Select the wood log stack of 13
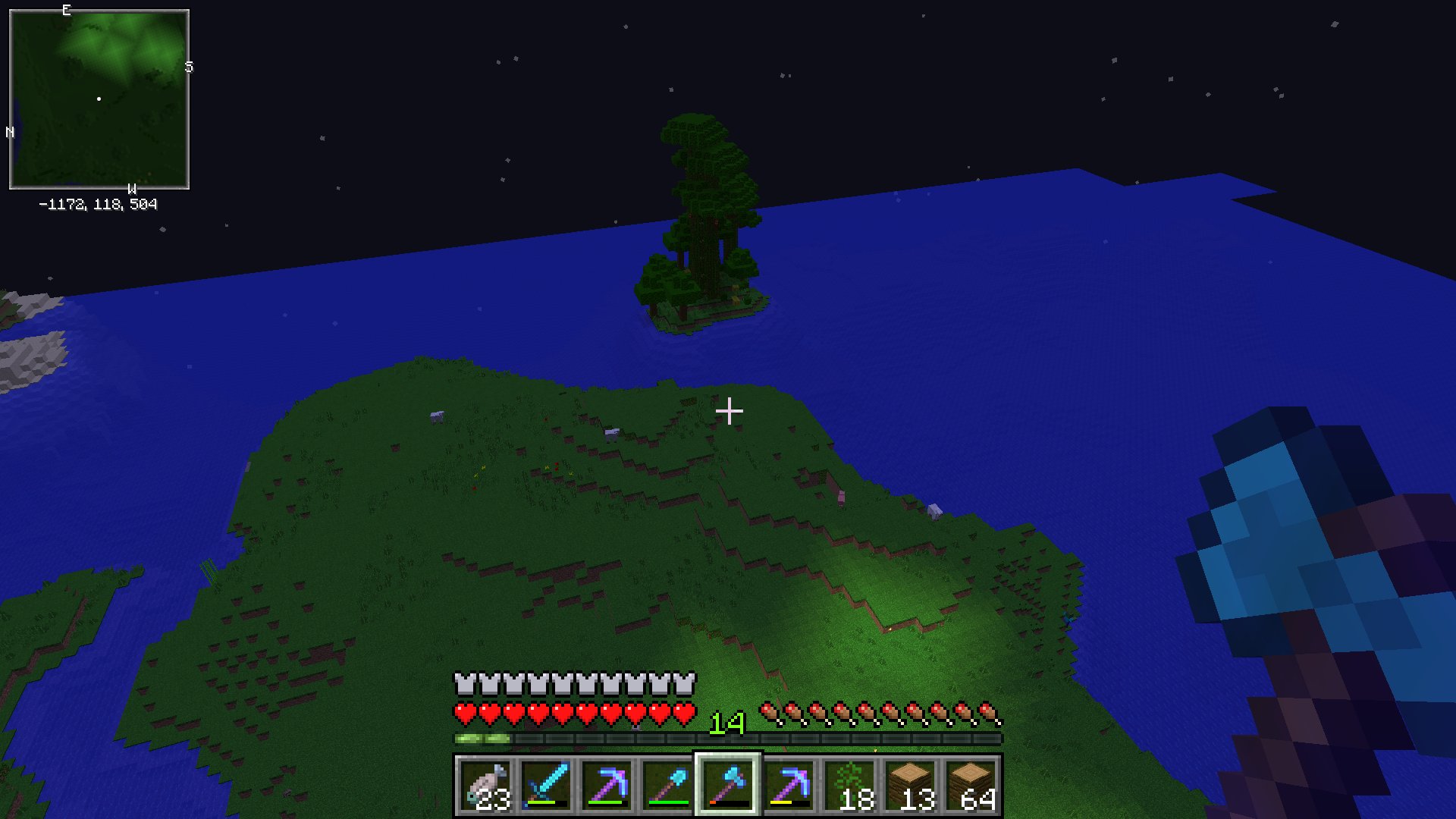Viewport: 1456px width, 819px height. [x=910, y=786]
